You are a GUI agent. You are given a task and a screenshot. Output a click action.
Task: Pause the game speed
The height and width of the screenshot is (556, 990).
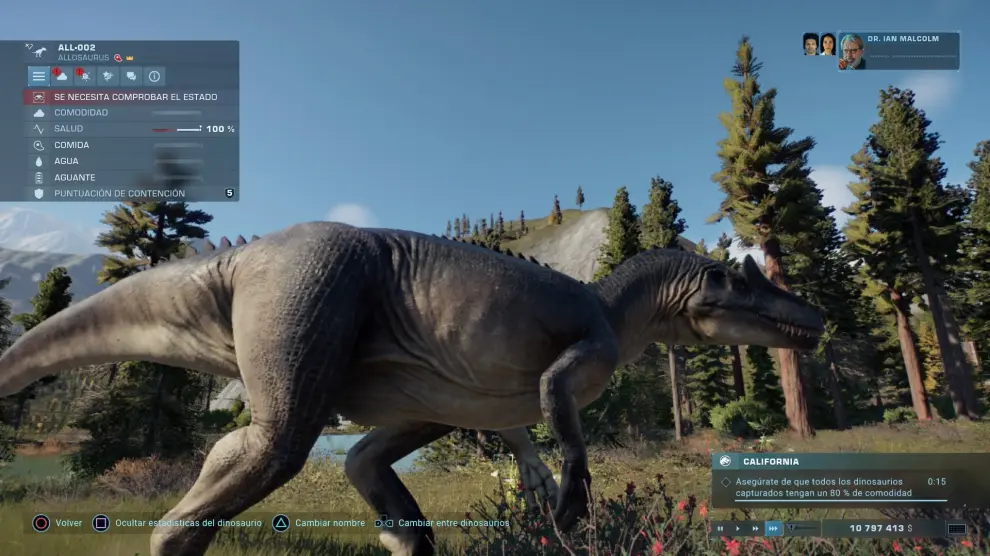(x=721, y=528)
